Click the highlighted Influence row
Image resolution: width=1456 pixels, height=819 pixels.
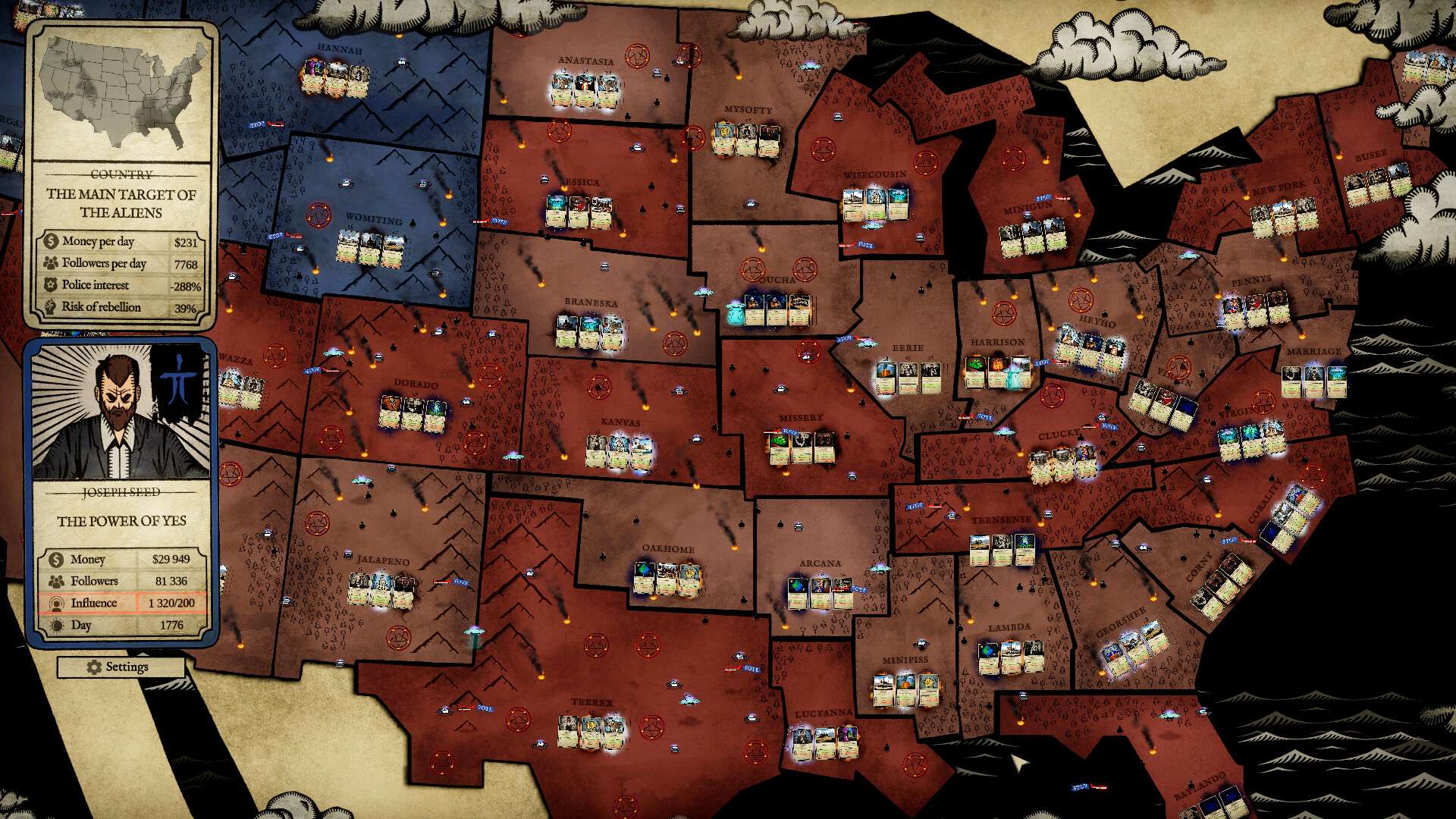point(121,603)
